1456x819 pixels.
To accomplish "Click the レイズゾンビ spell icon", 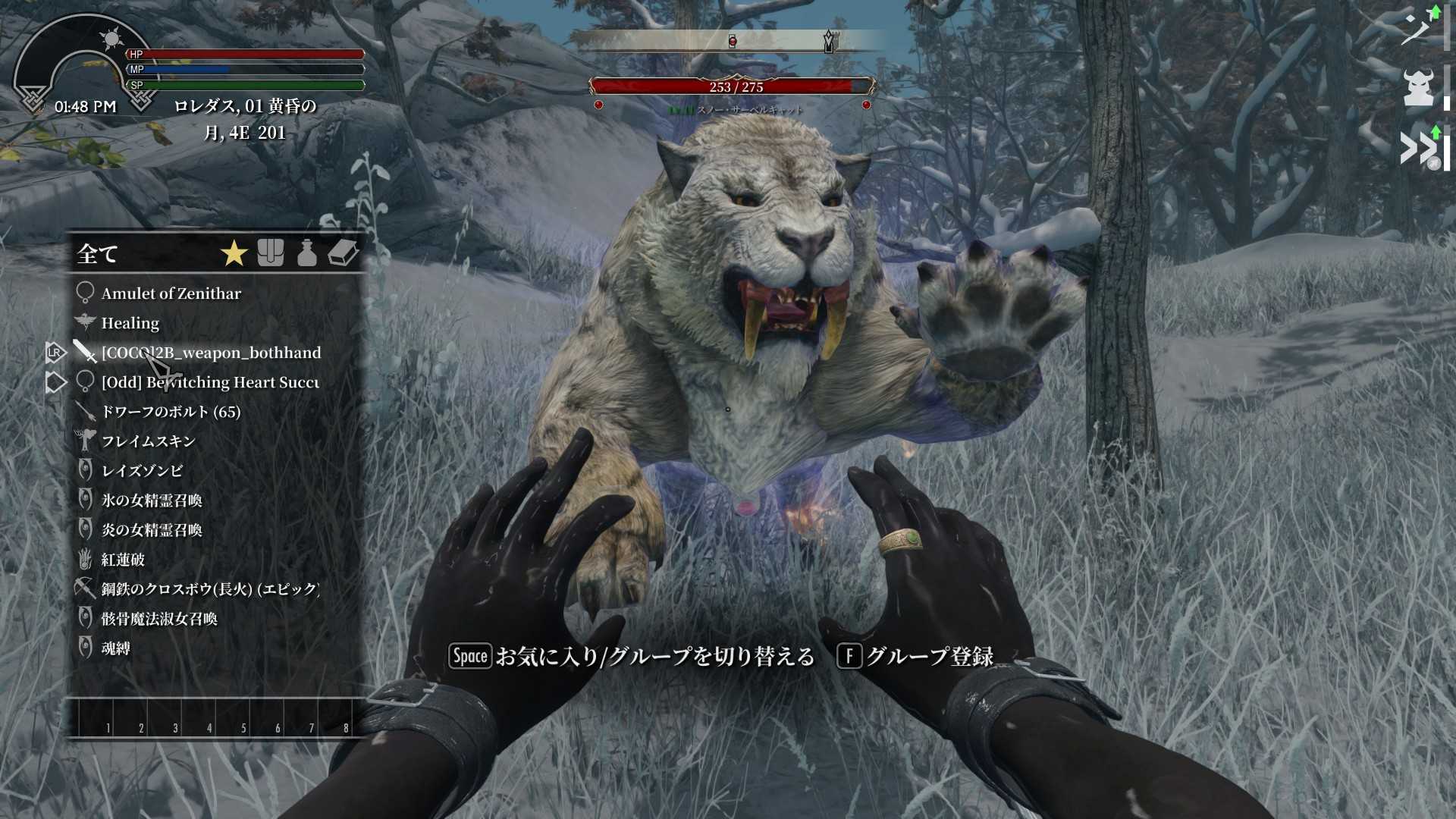I will pyautogui.click(x=86, y=470).
